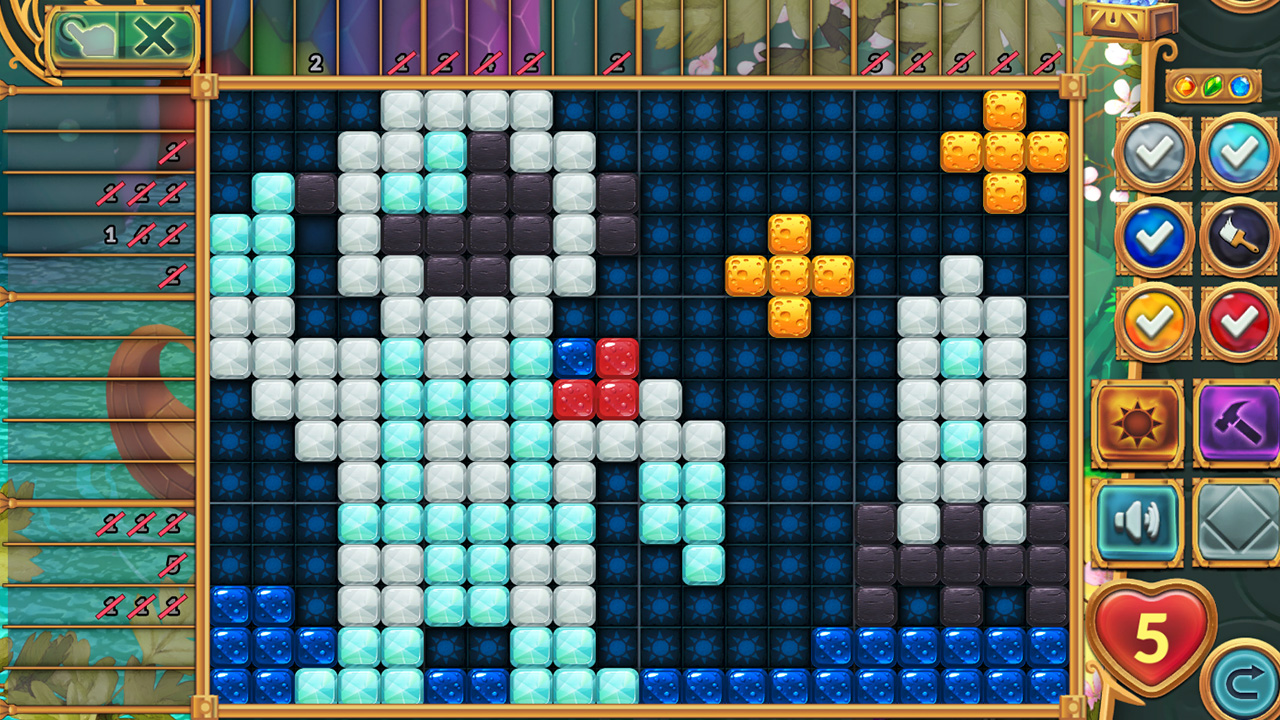The width and height of the screenshot is (1280, 720).
Task: Toggle the teal checkmark color button
Action: [1240, 152]
